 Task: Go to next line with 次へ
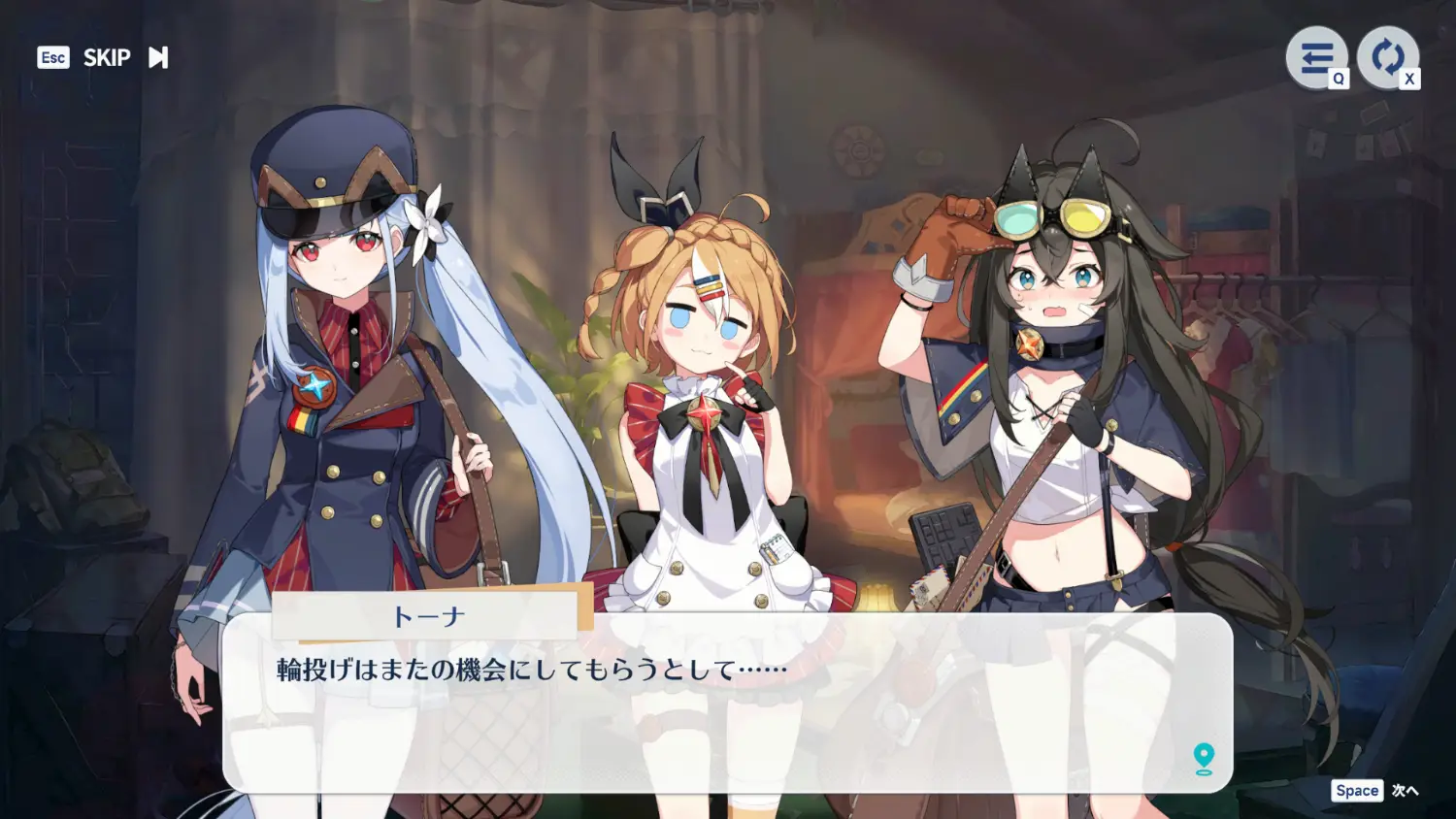point(1404,791)
